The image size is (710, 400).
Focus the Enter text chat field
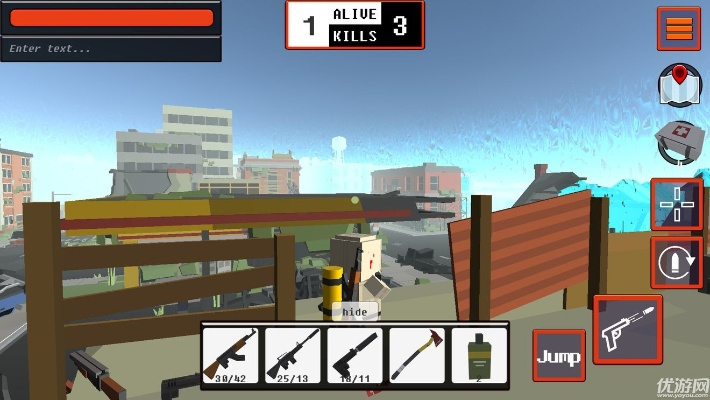(110, 48)
